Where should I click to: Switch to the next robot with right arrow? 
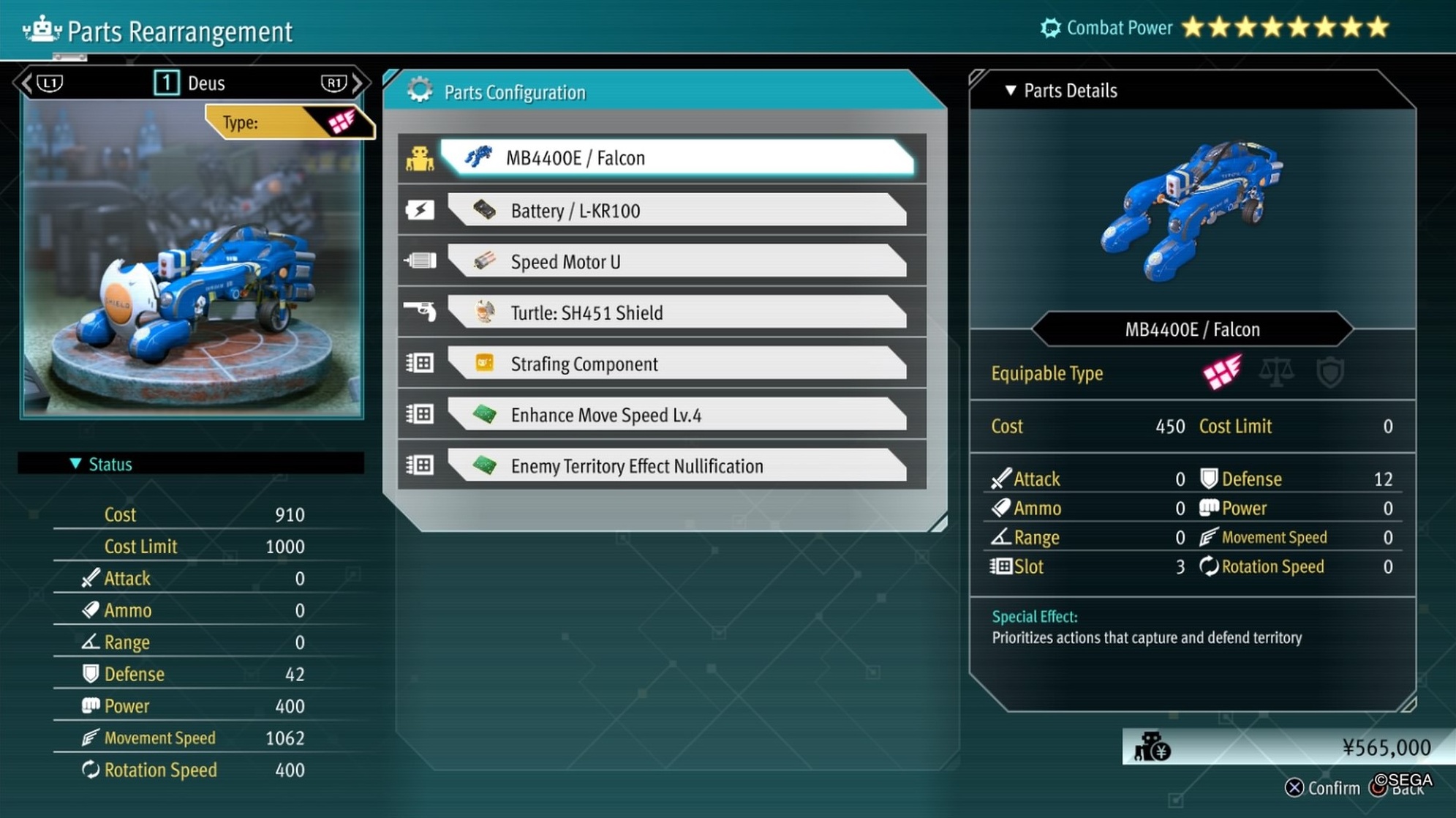pyautogui.click(x=358, y=83)
